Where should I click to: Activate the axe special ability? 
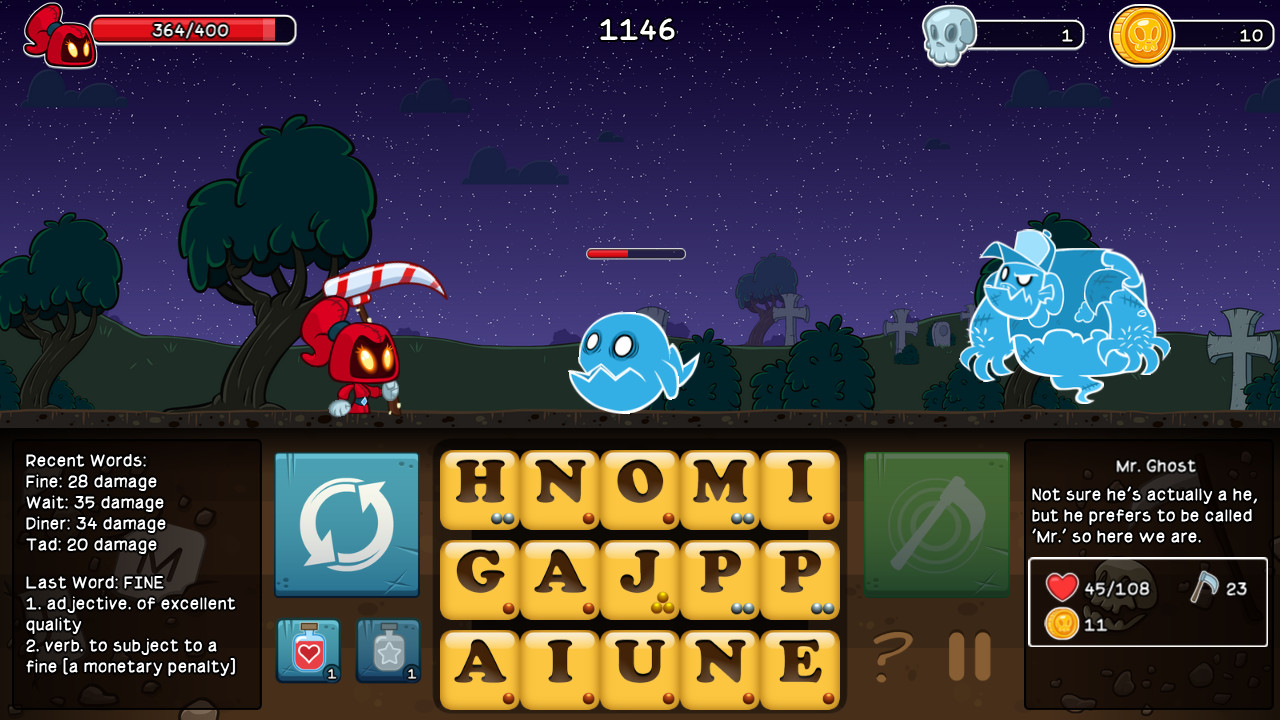coord(936,523)
